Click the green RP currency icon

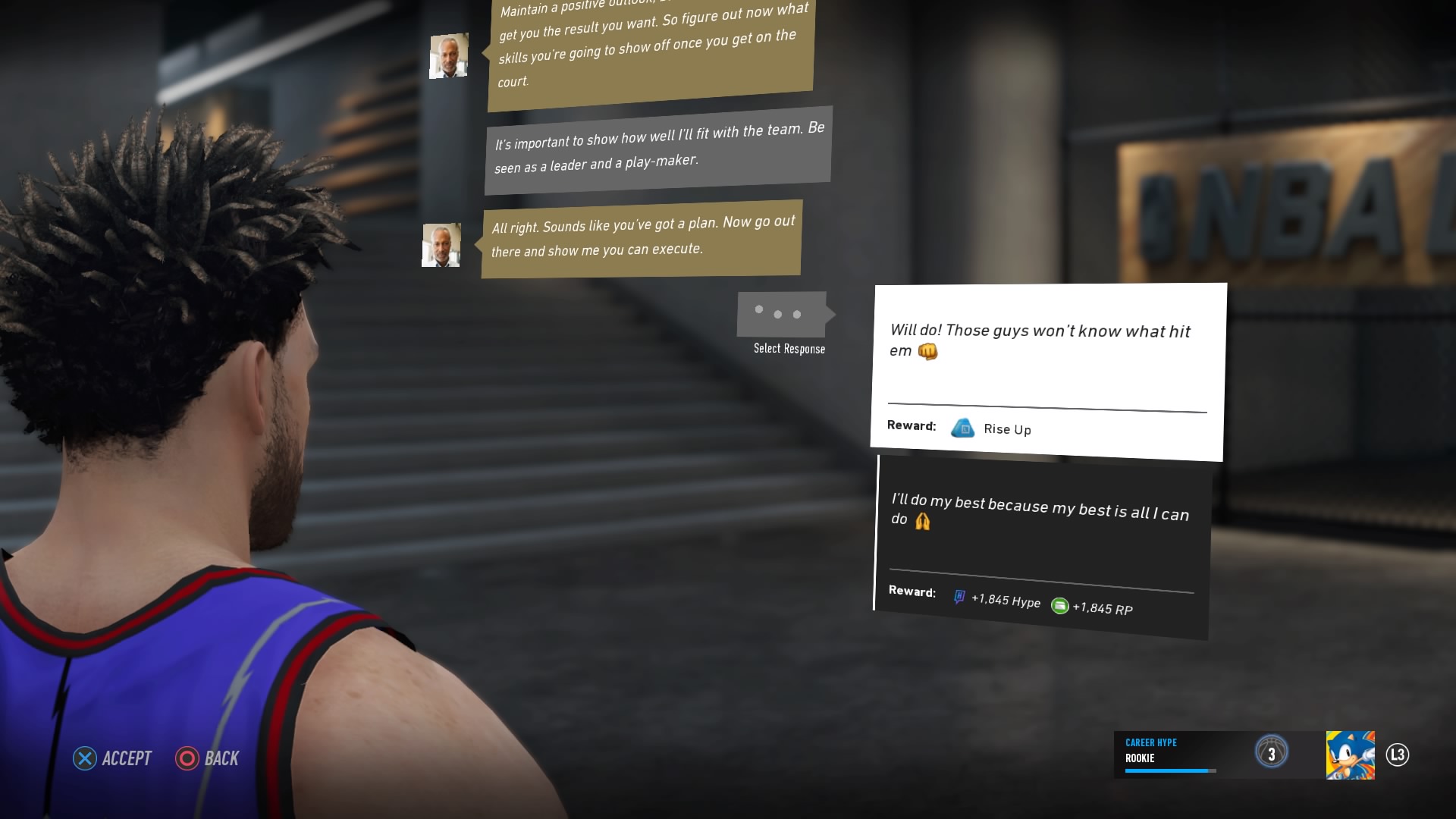pos(1059,607)
